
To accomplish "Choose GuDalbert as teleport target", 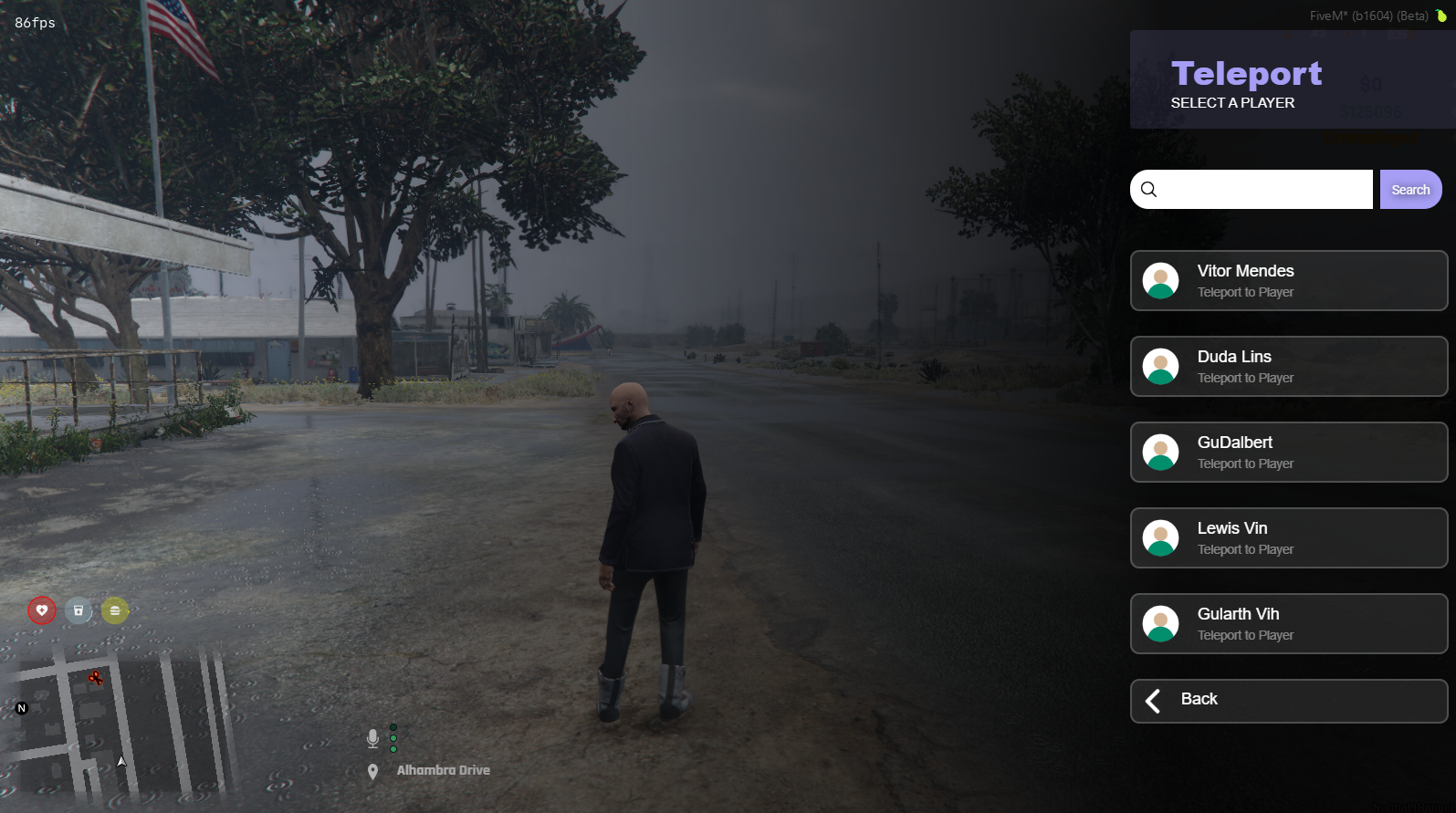I will [1288, 453].
